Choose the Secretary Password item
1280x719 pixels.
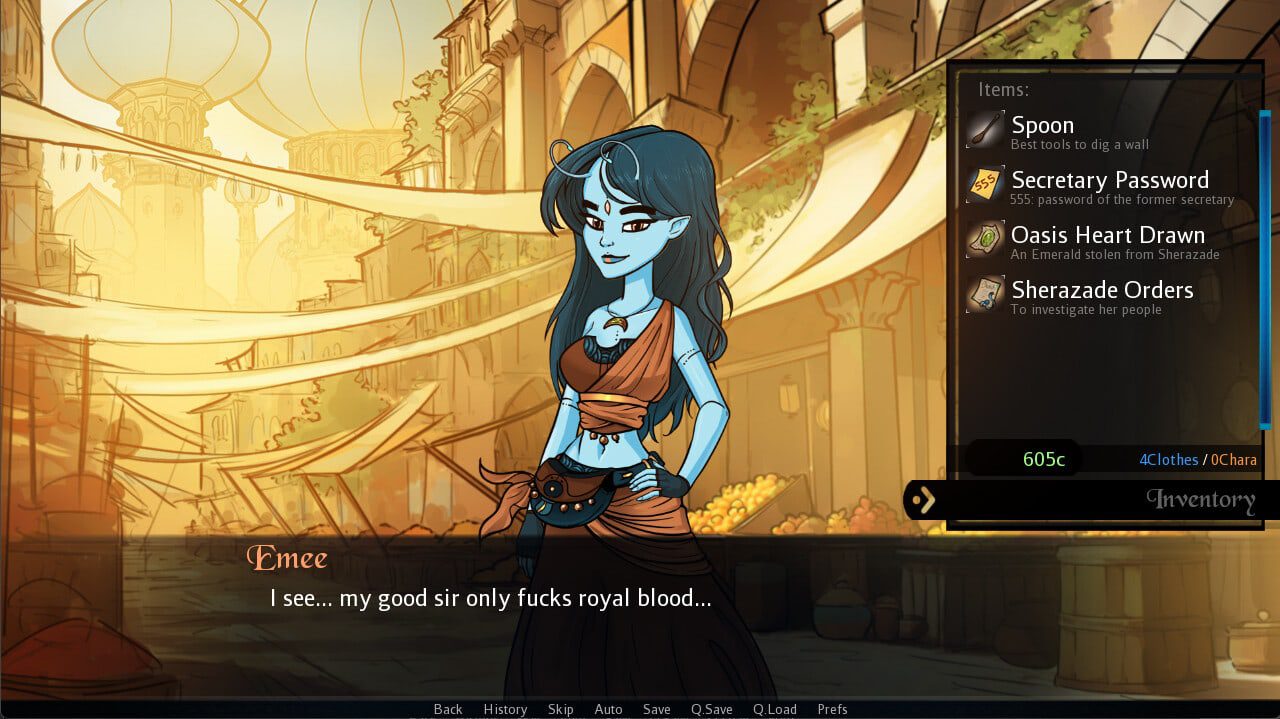(1109, 181)
